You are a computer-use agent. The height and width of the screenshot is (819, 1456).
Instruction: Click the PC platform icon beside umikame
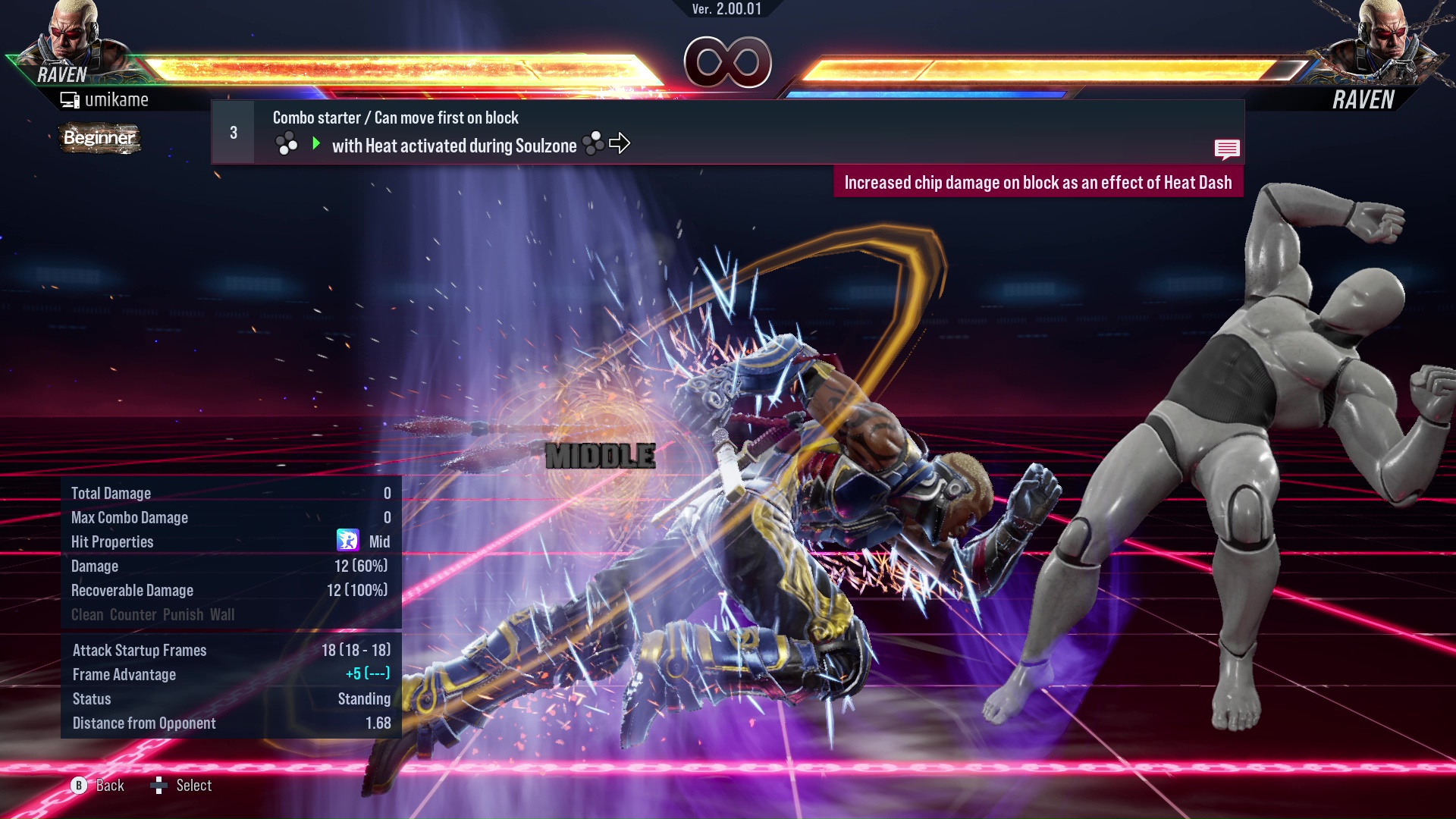click(x=71, y=99)
